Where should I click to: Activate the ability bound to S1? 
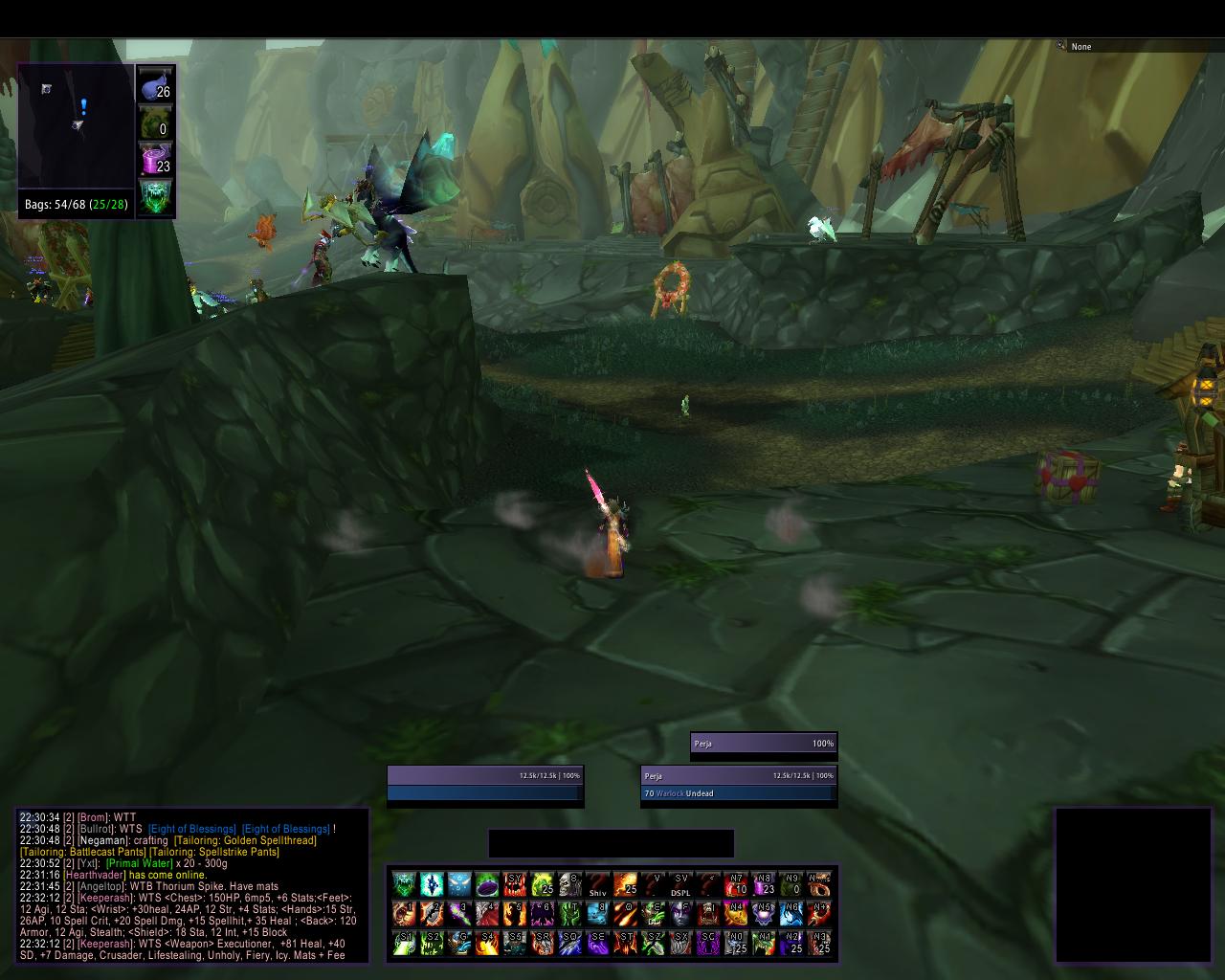tap(404, 943)
